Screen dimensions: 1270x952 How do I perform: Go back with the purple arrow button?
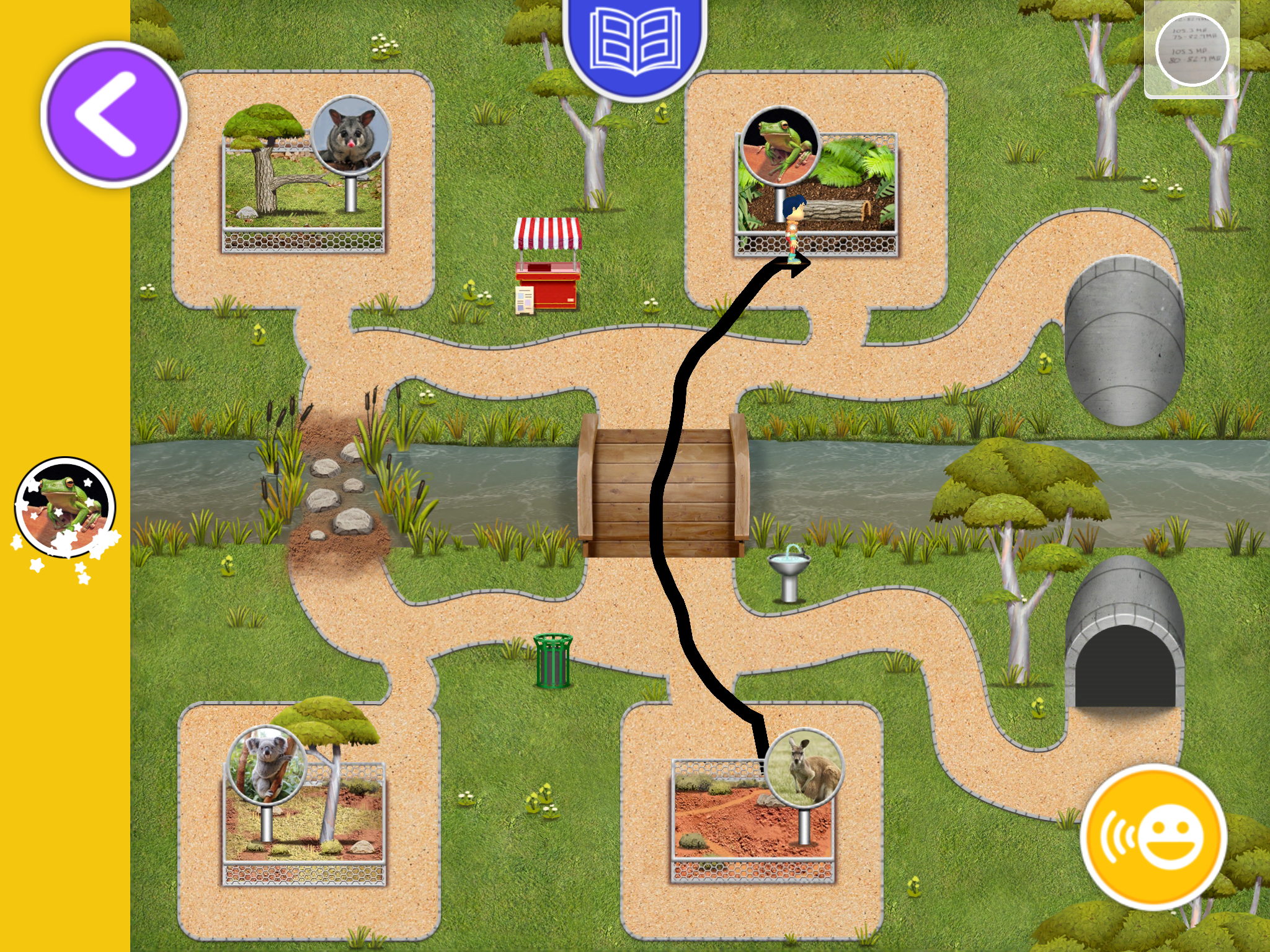pos(113,114)
